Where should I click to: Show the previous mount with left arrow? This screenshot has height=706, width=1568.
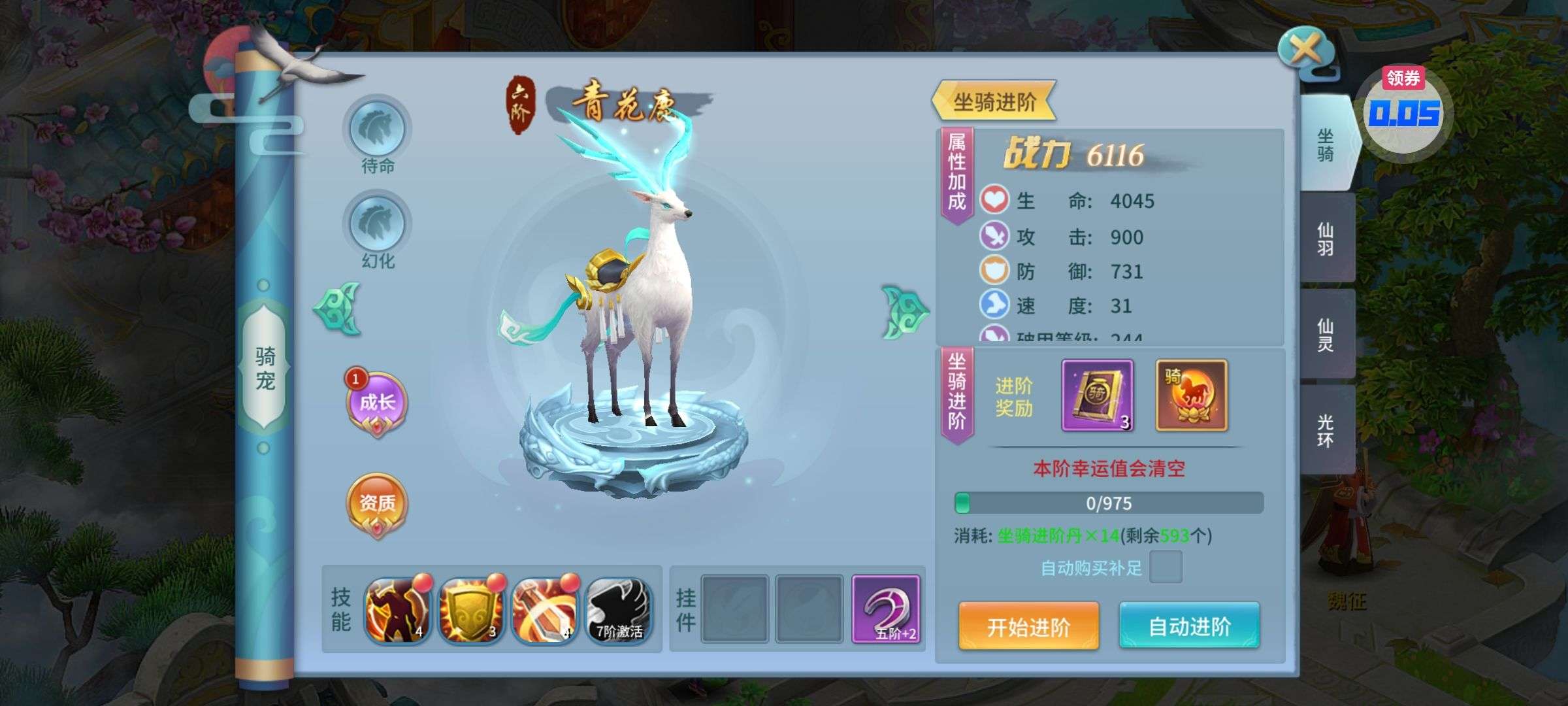(337, 309)
